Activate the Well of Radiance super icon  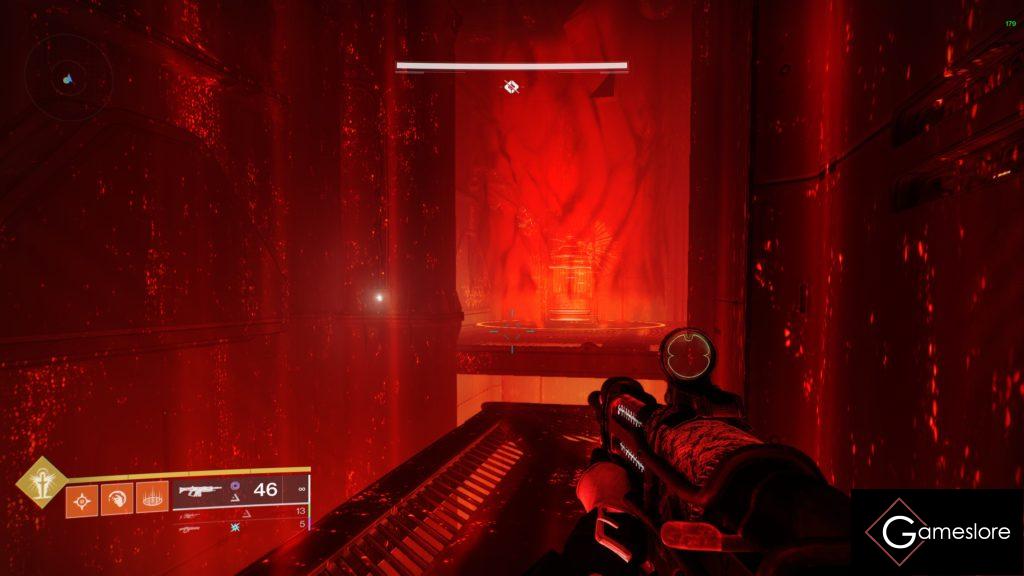click(38, 482)
